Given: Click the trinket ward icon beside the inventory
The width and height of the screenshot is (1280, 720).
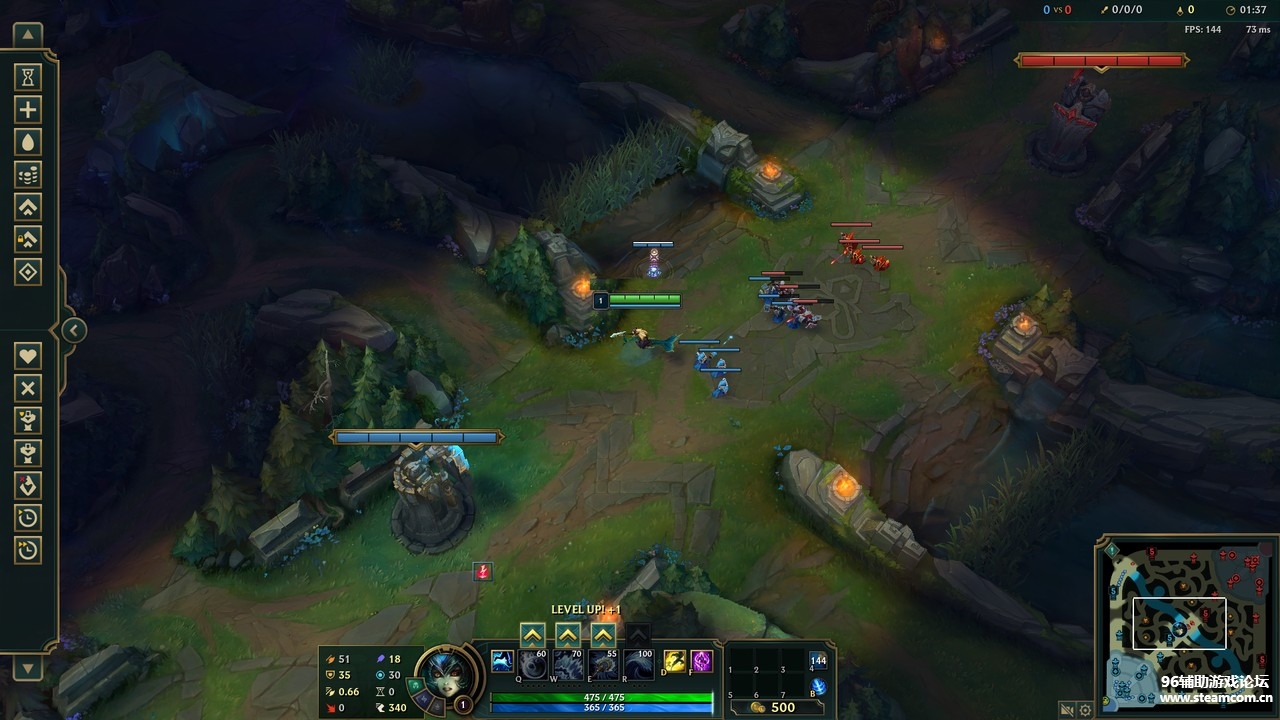Looking at the screenshot, I should 819,662.
